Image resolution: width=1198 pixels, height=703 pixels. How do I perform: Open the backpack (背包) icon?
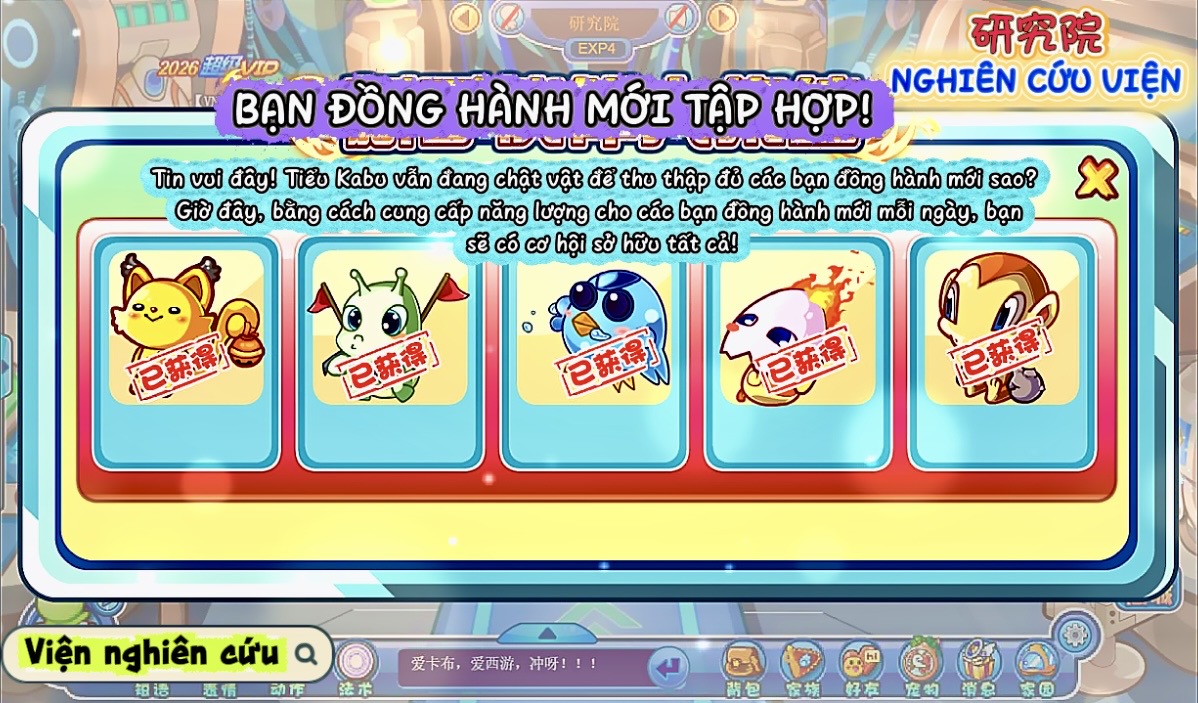click(743, 664)
